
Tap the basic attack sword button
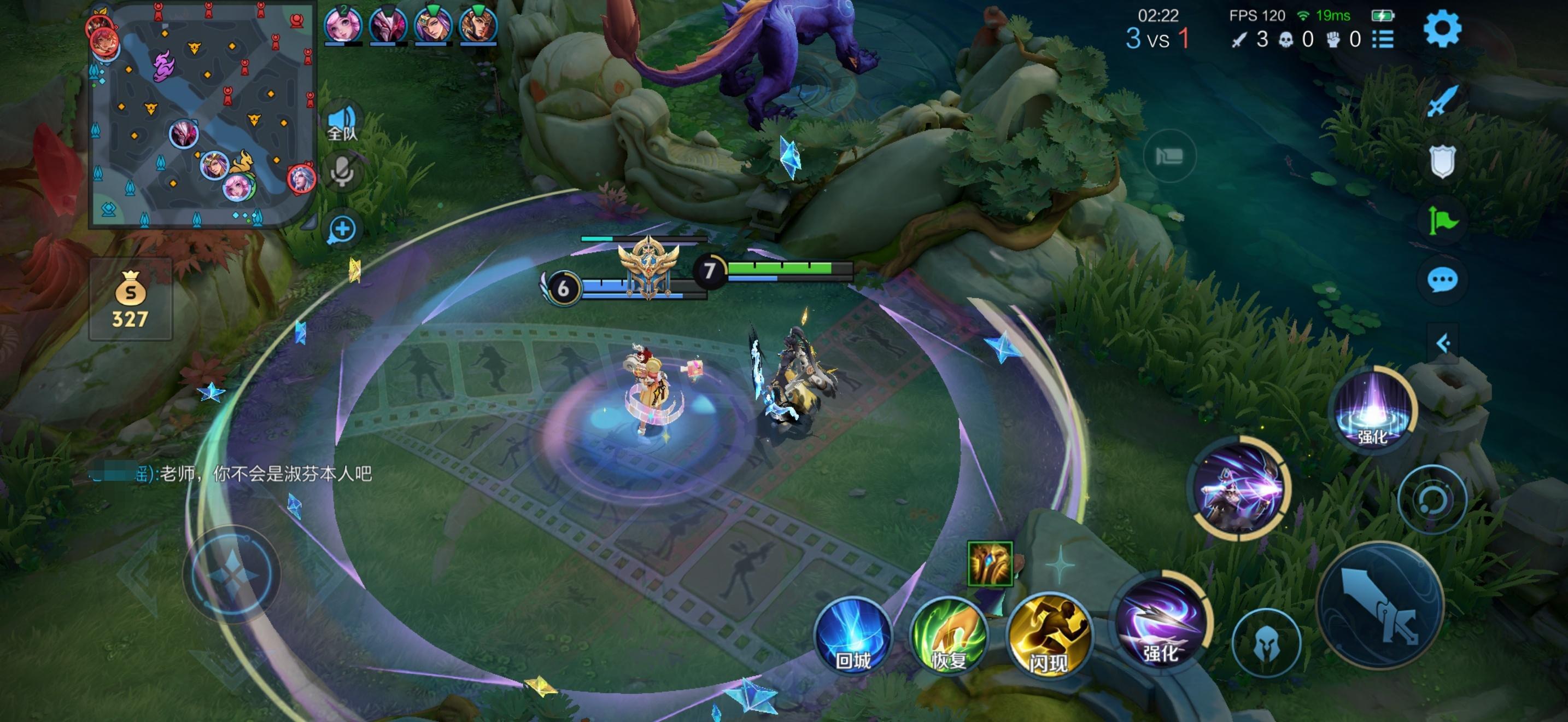pos(1380,604)
